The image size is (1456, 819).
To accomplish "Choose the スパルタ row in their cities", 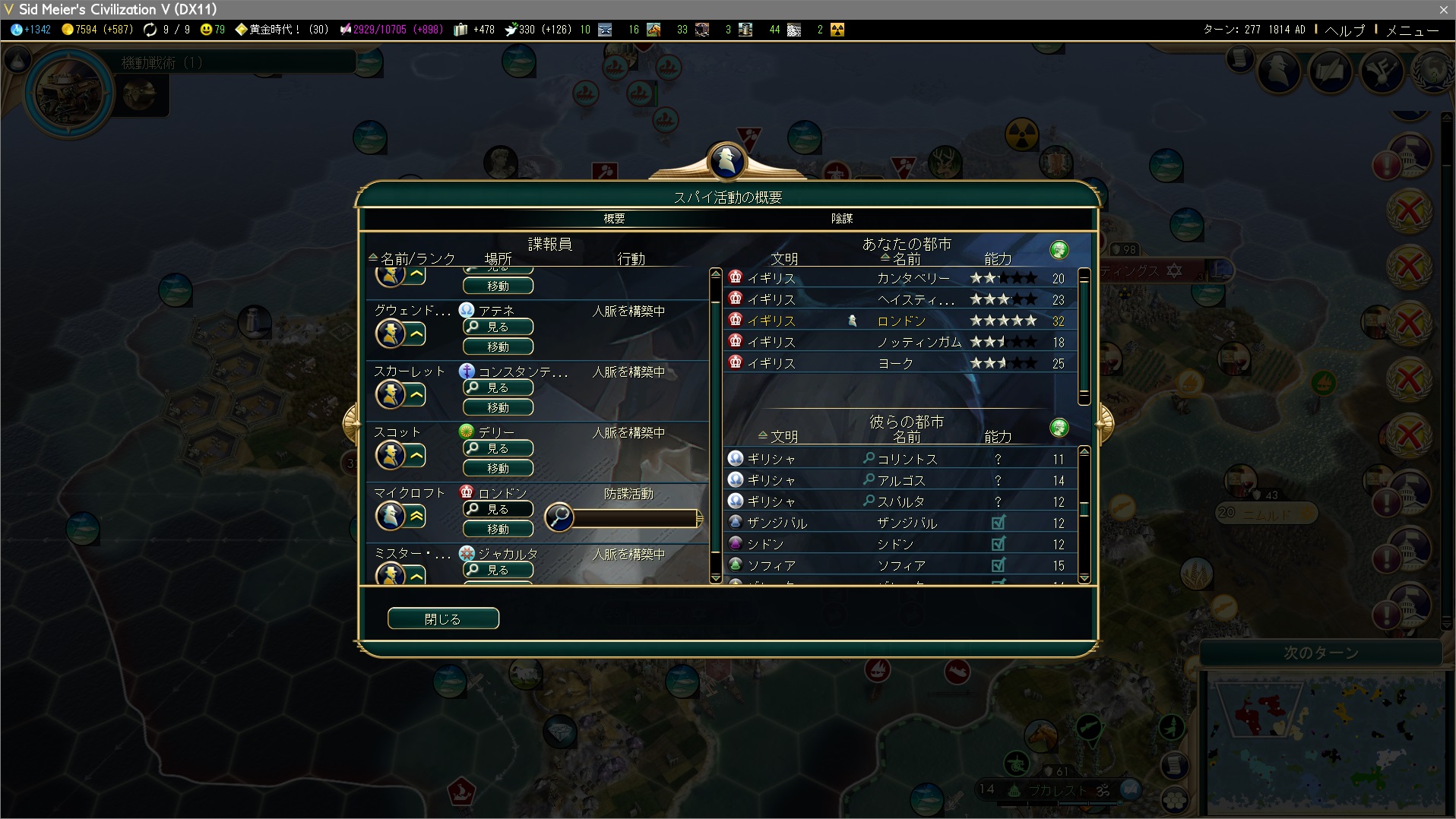I will [901, 501].
